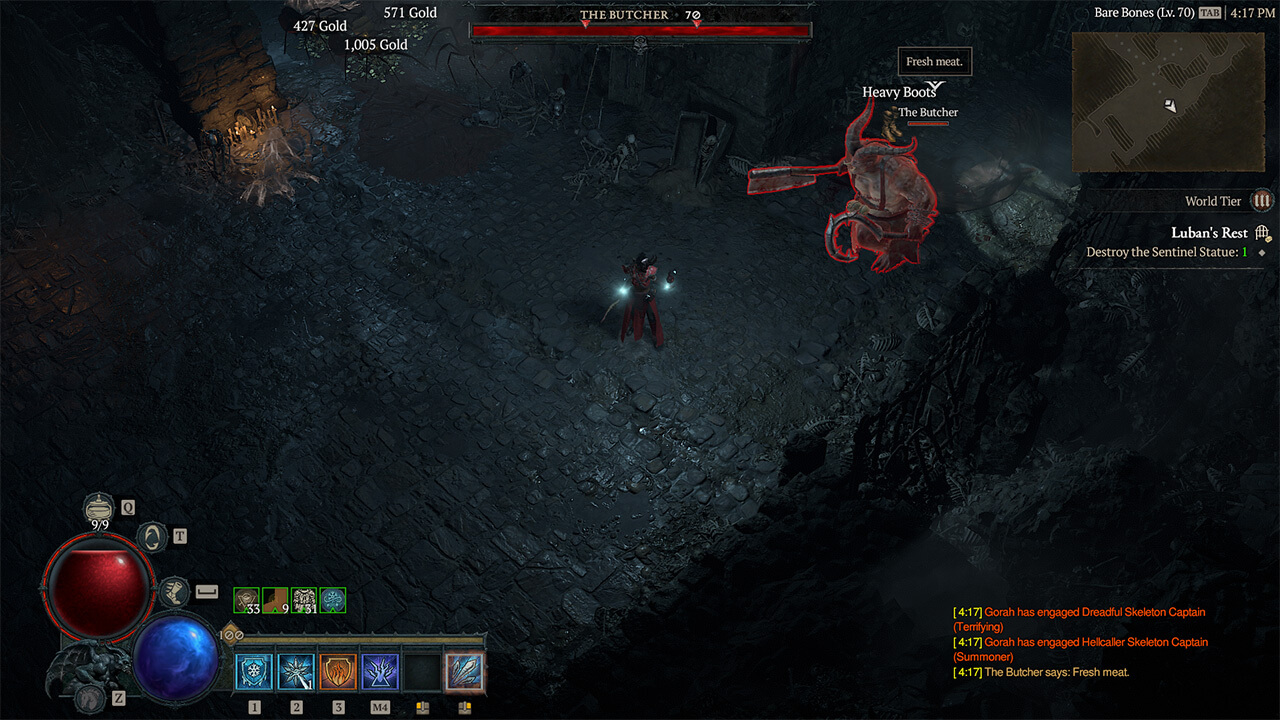
Task: Activate the Frozen Orb skill in slot 2
Action: [x=296, y=671]
